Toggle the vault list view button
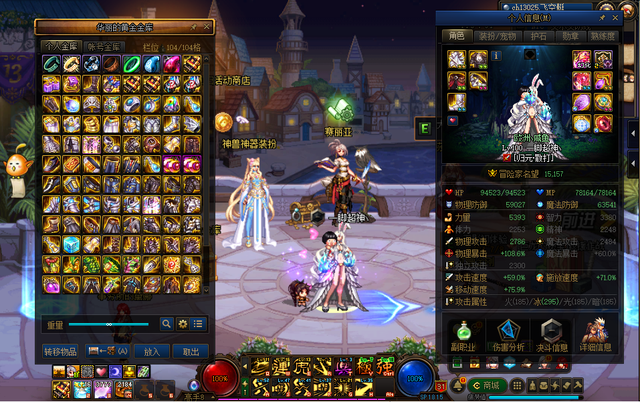Image resolution: width=640 pixels, height=402 pixels. click(198, 324)
